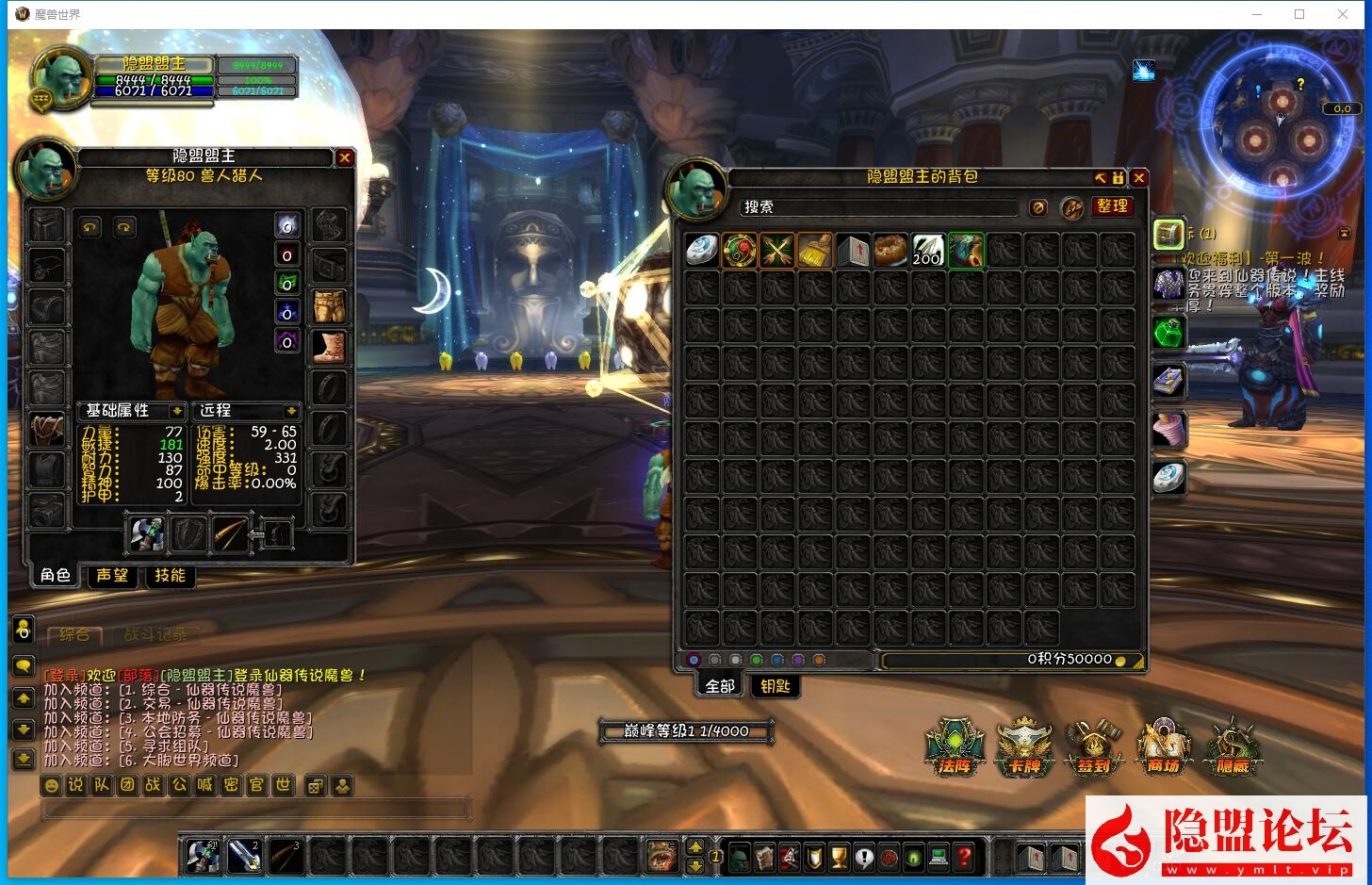Select the crossed arrows item slot

coord(777,251)
